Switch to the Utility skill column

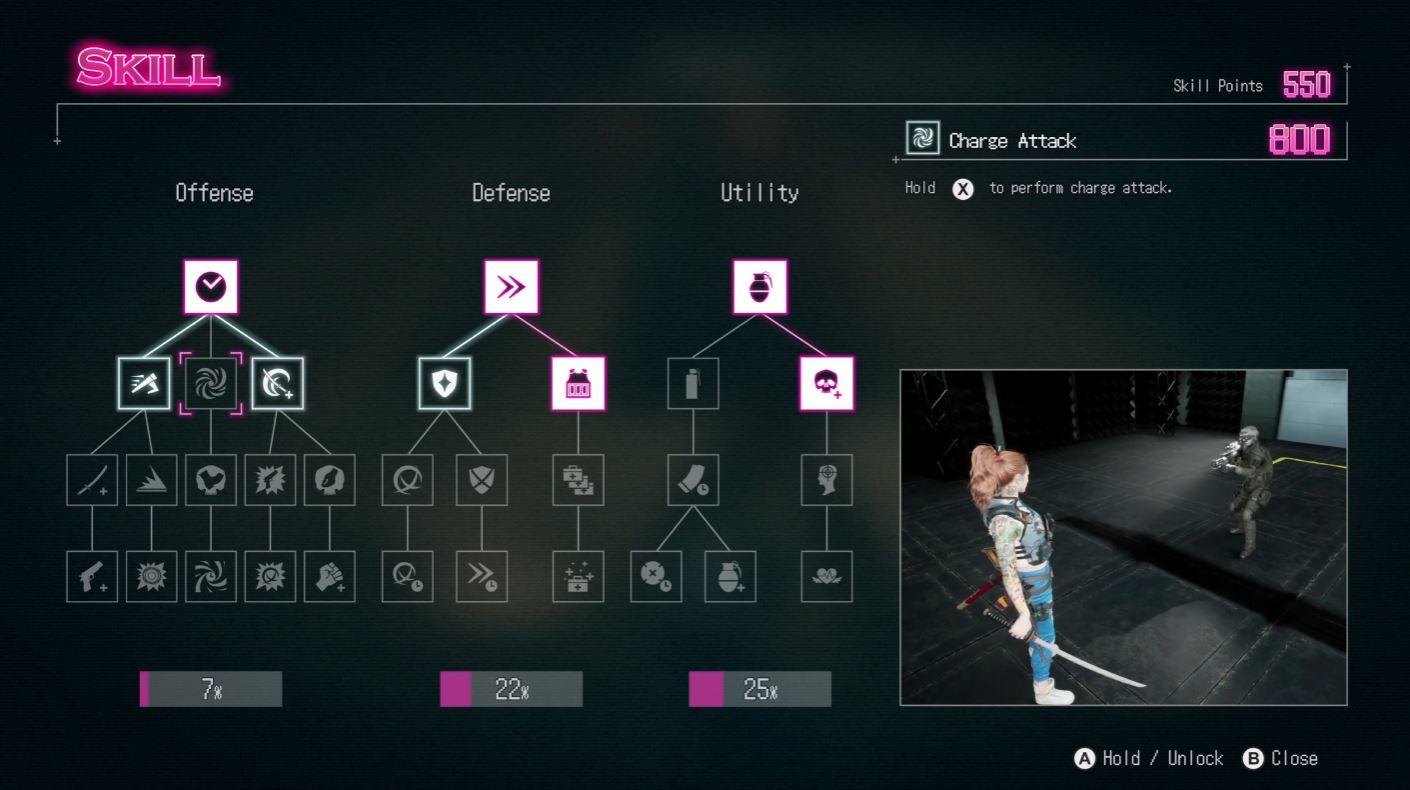click(x=759, y=193)
